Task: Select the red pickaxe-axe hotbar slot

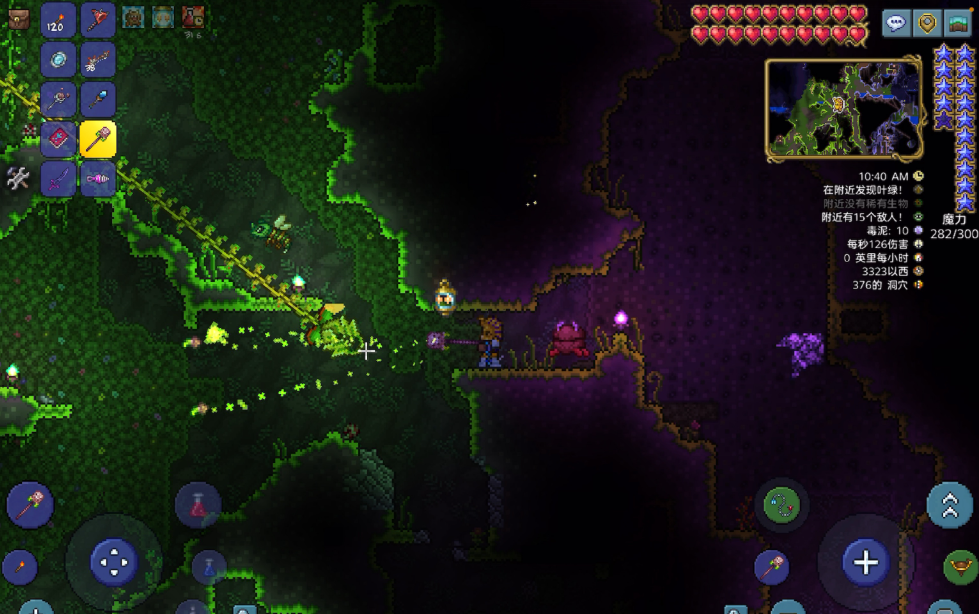Action: pos(98,19)
